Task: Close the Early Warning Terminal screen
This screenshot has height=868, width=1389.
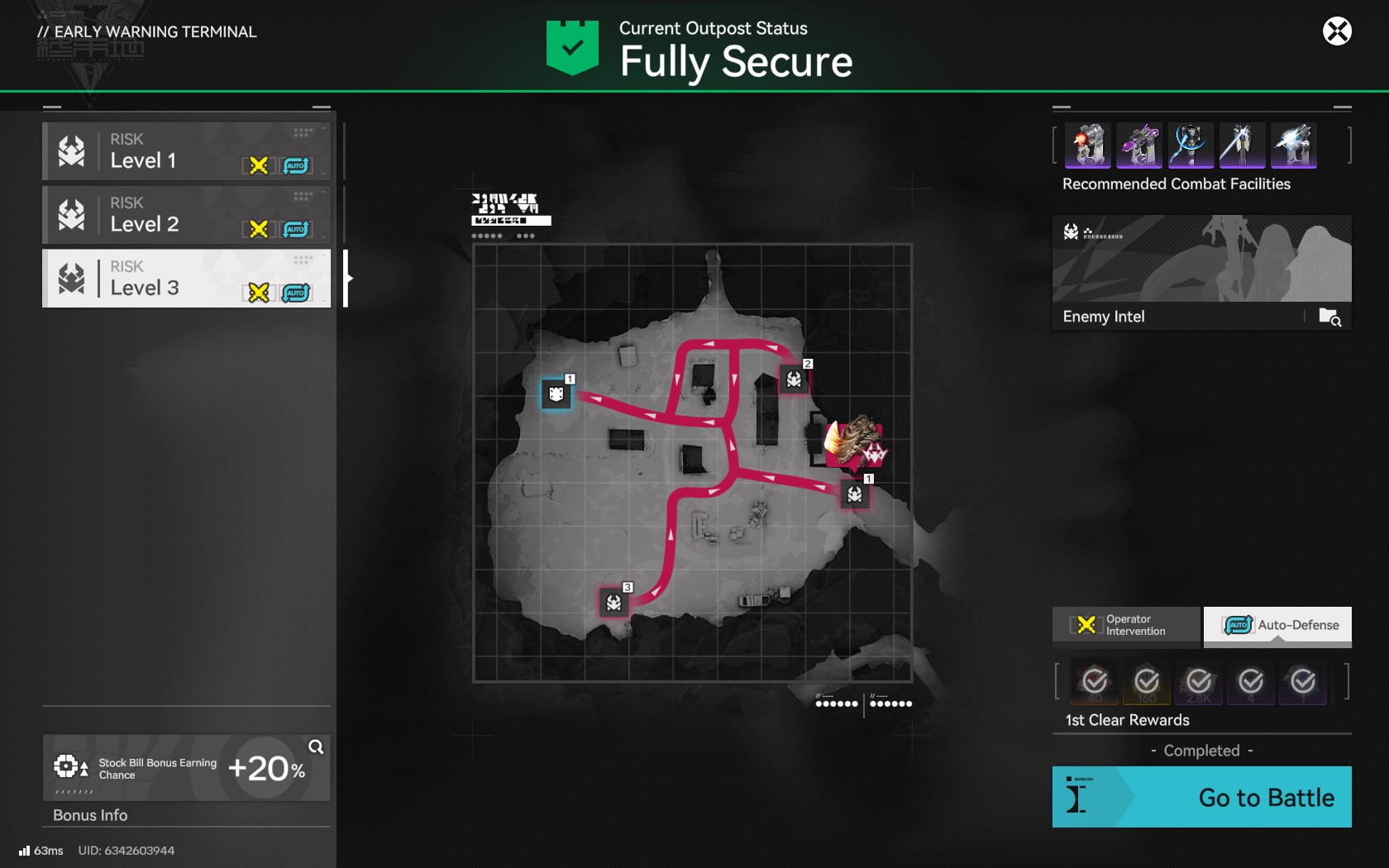Action: (x=1337, y=31)
